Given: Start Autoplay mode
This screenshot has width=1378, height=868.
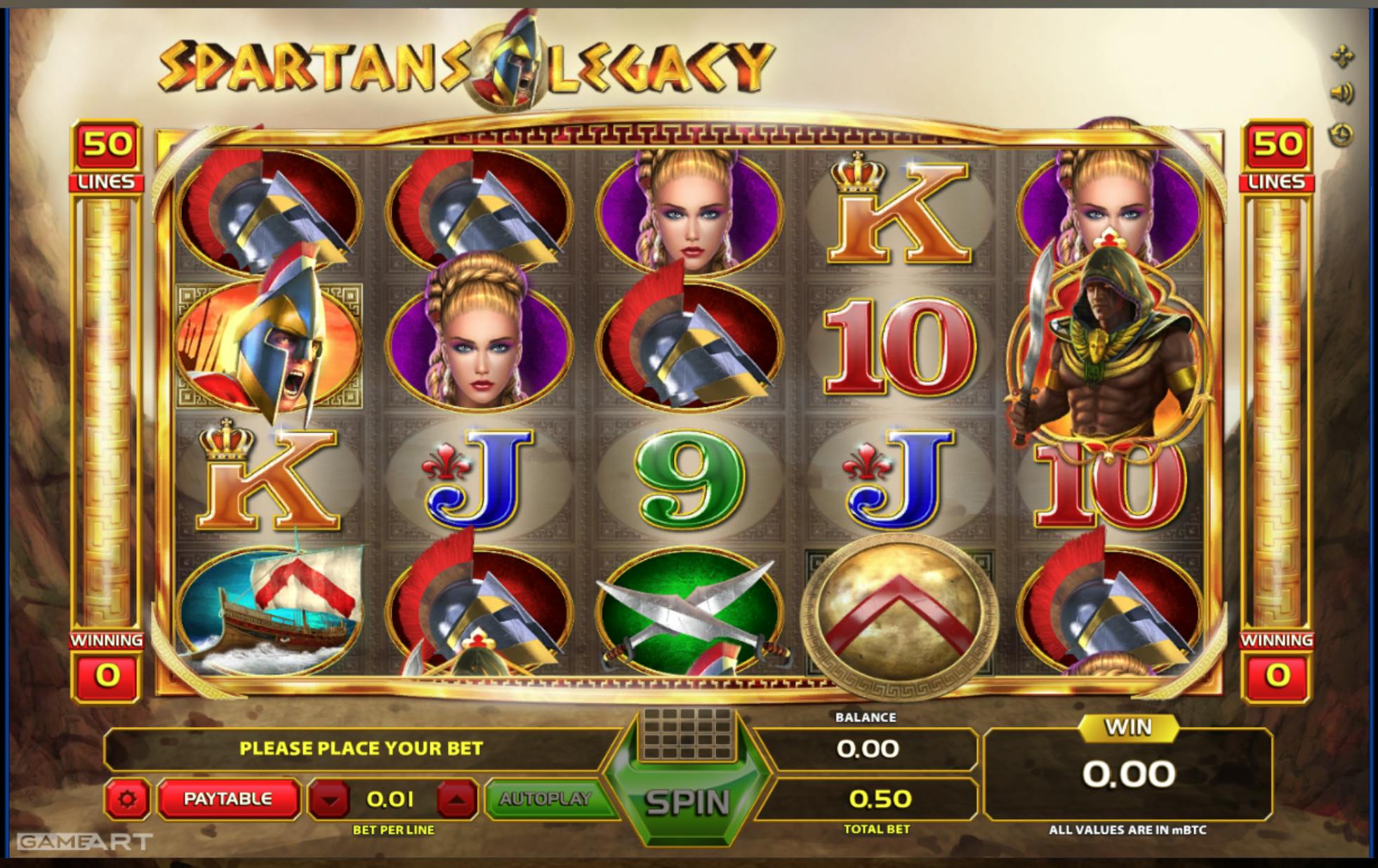Looking at the screenshot, I should coord(545,799).
